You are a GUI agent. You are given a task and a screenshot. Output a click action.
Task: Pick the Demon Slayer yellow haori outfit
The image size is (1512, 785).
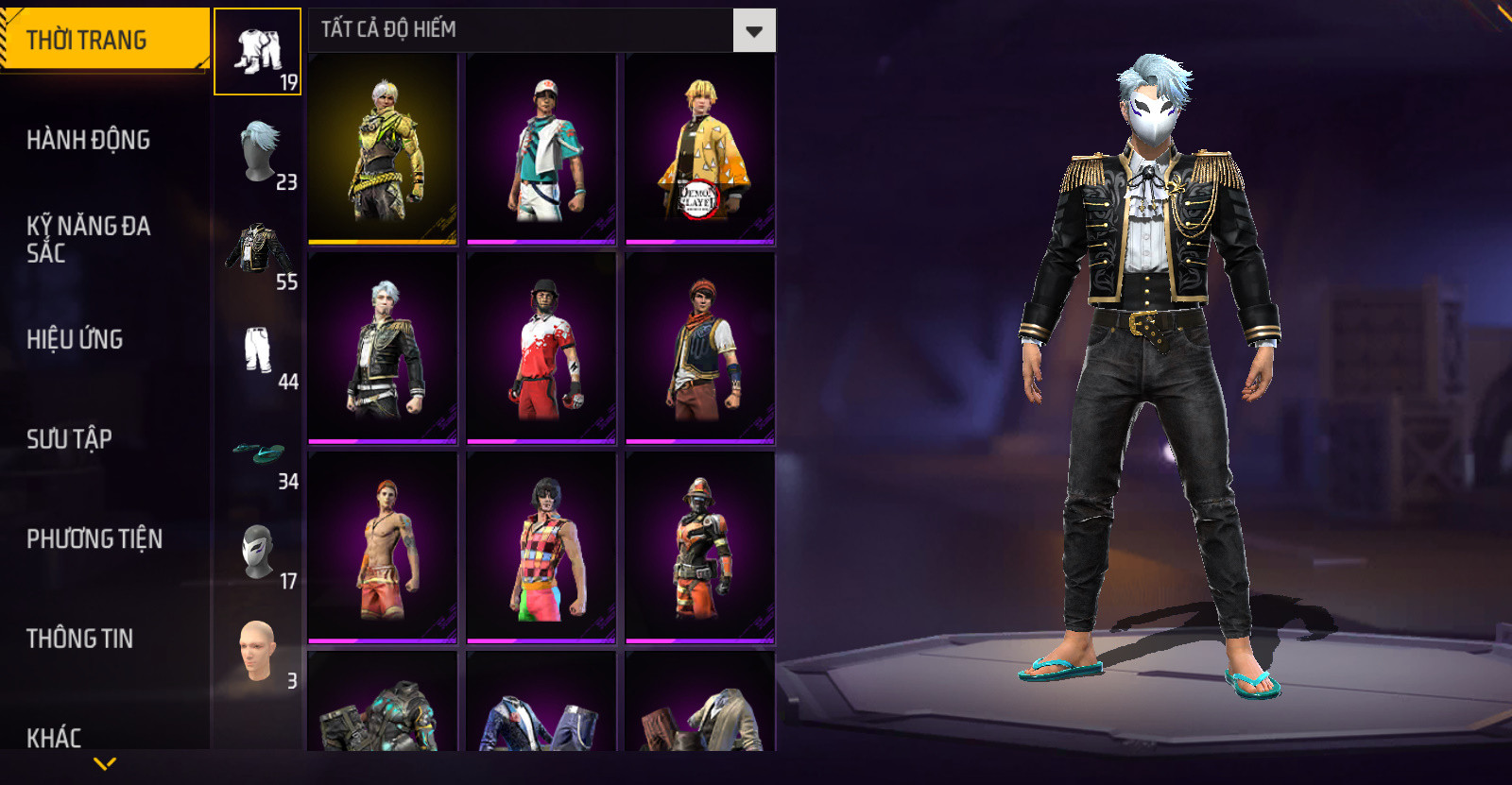(700, 148)
